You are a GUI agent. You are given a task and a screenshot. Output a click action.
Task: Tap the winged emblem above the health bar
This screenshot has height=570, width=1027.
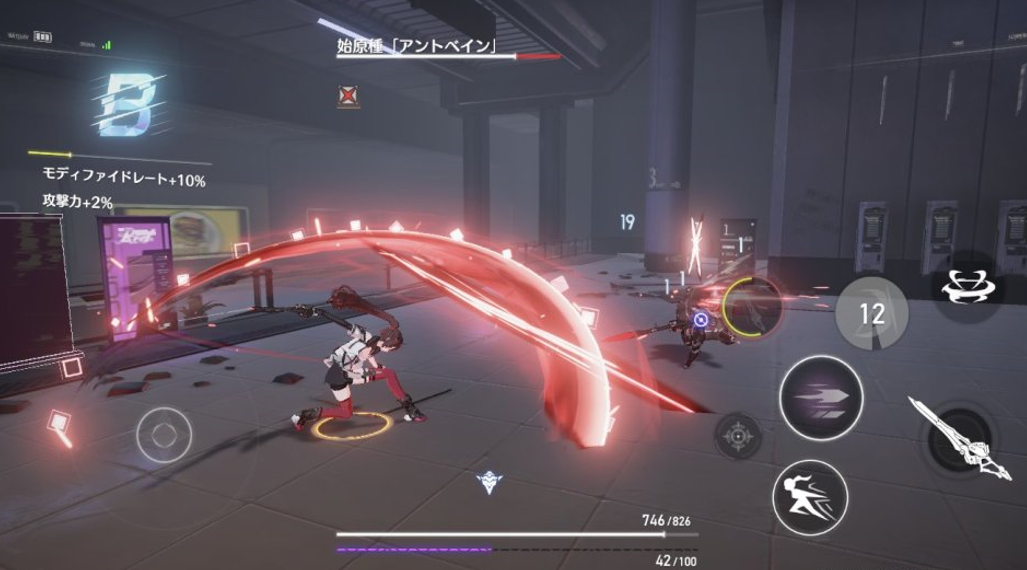click(488, 483)
